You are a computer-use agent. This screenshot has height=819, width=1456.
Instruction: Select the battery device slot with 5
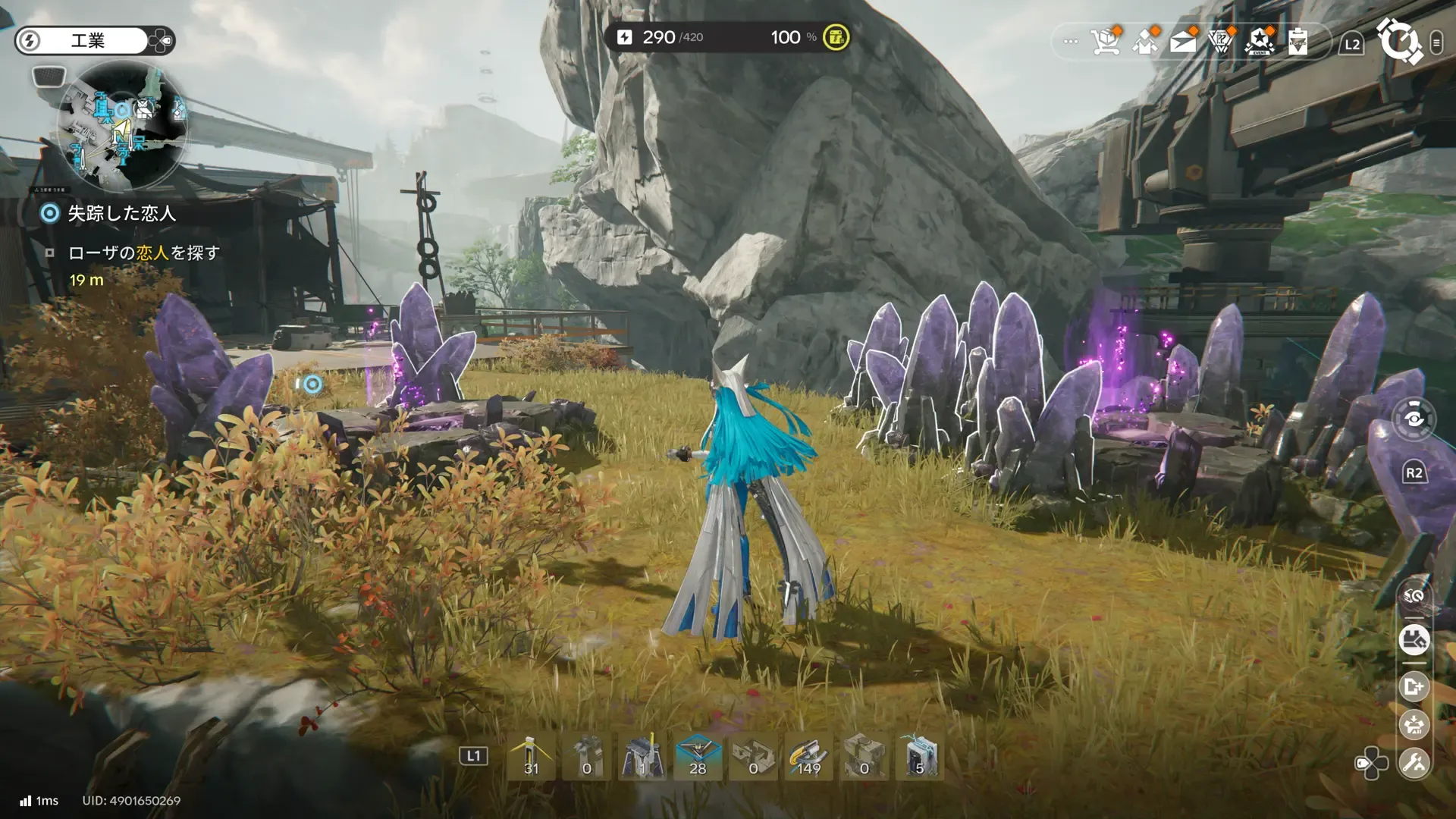pyautogui.click(x=920, y=757)
